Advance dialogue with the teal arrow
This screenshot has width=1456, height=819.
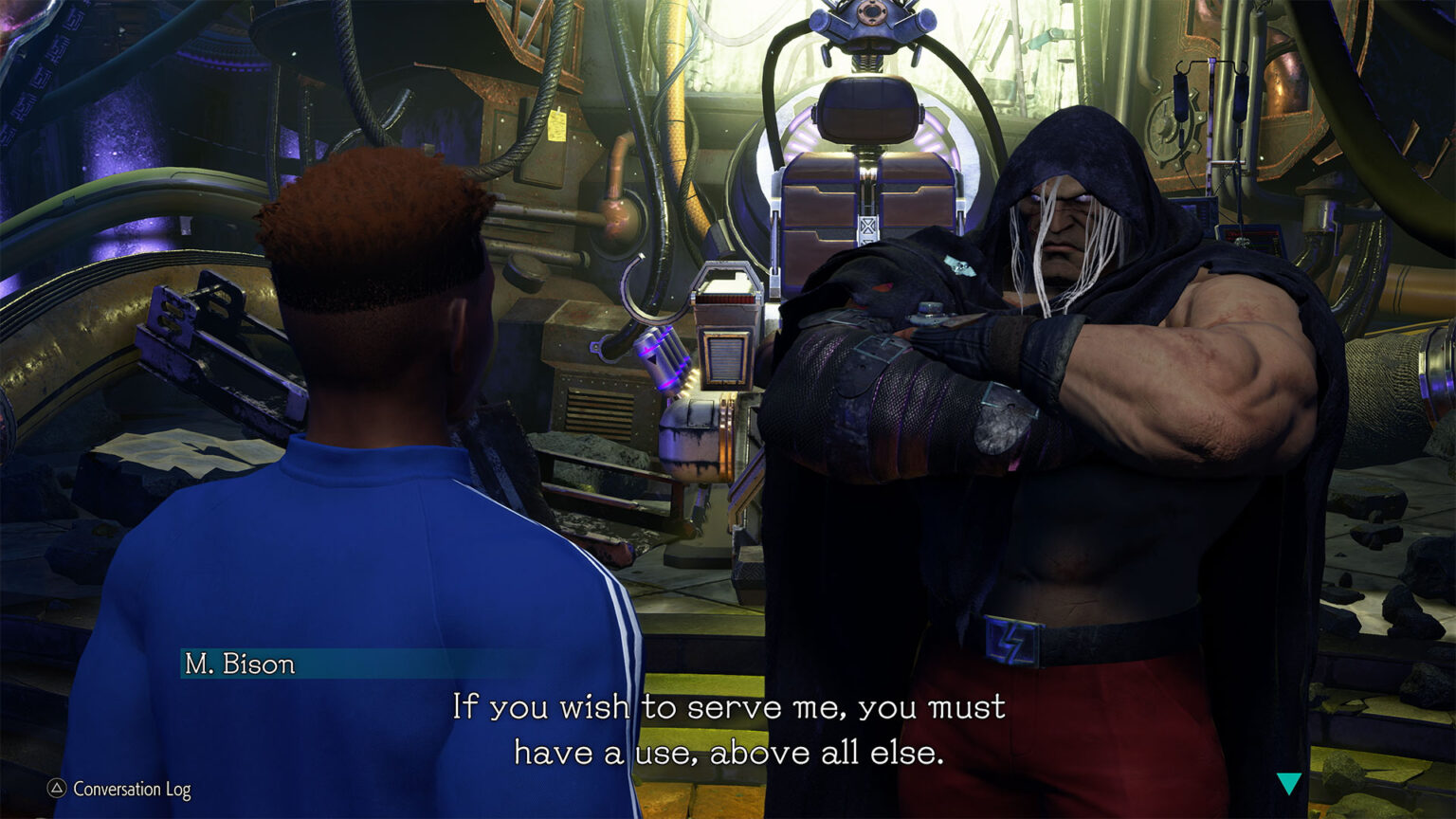tap(1288, 783)
